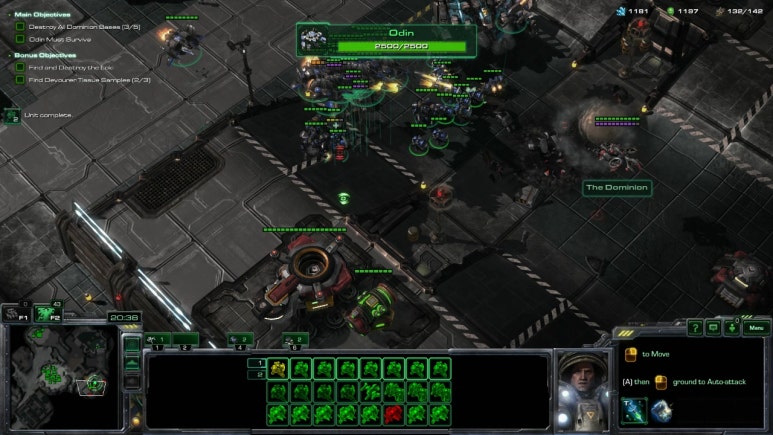Select control group 1 tab
Screen dimensions: 773x435
click(x=160, y=339)
